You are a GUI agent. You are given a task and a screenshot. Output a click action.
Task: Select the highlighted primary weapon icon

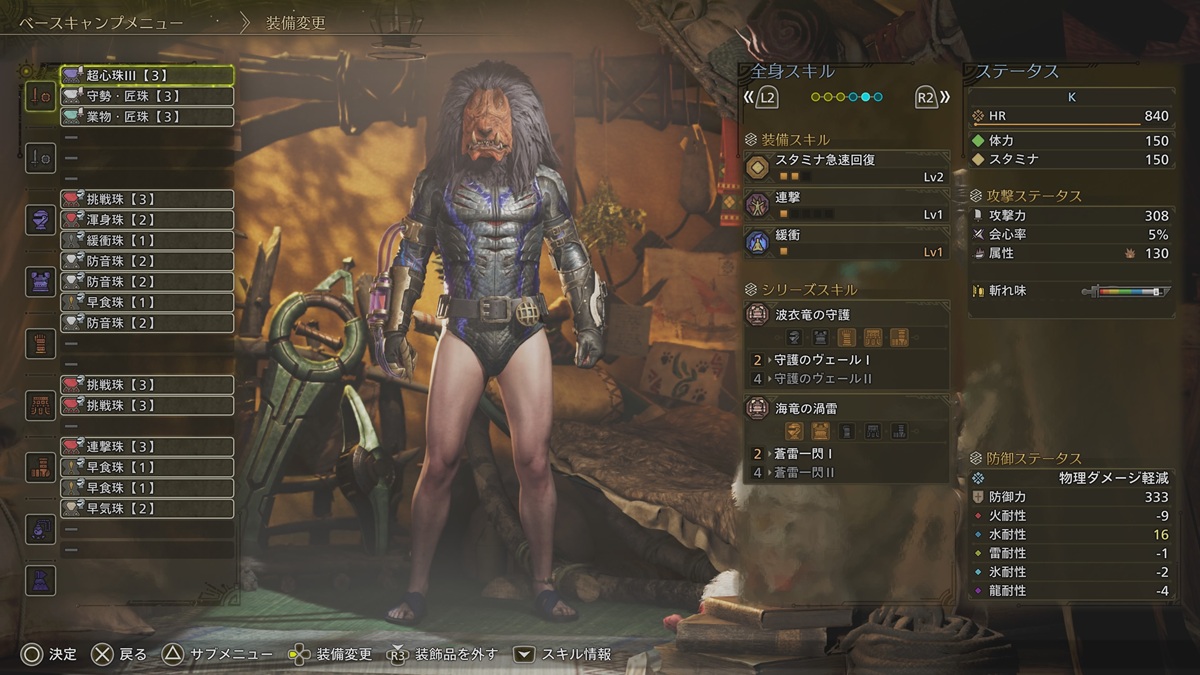(x=41, y=96)
